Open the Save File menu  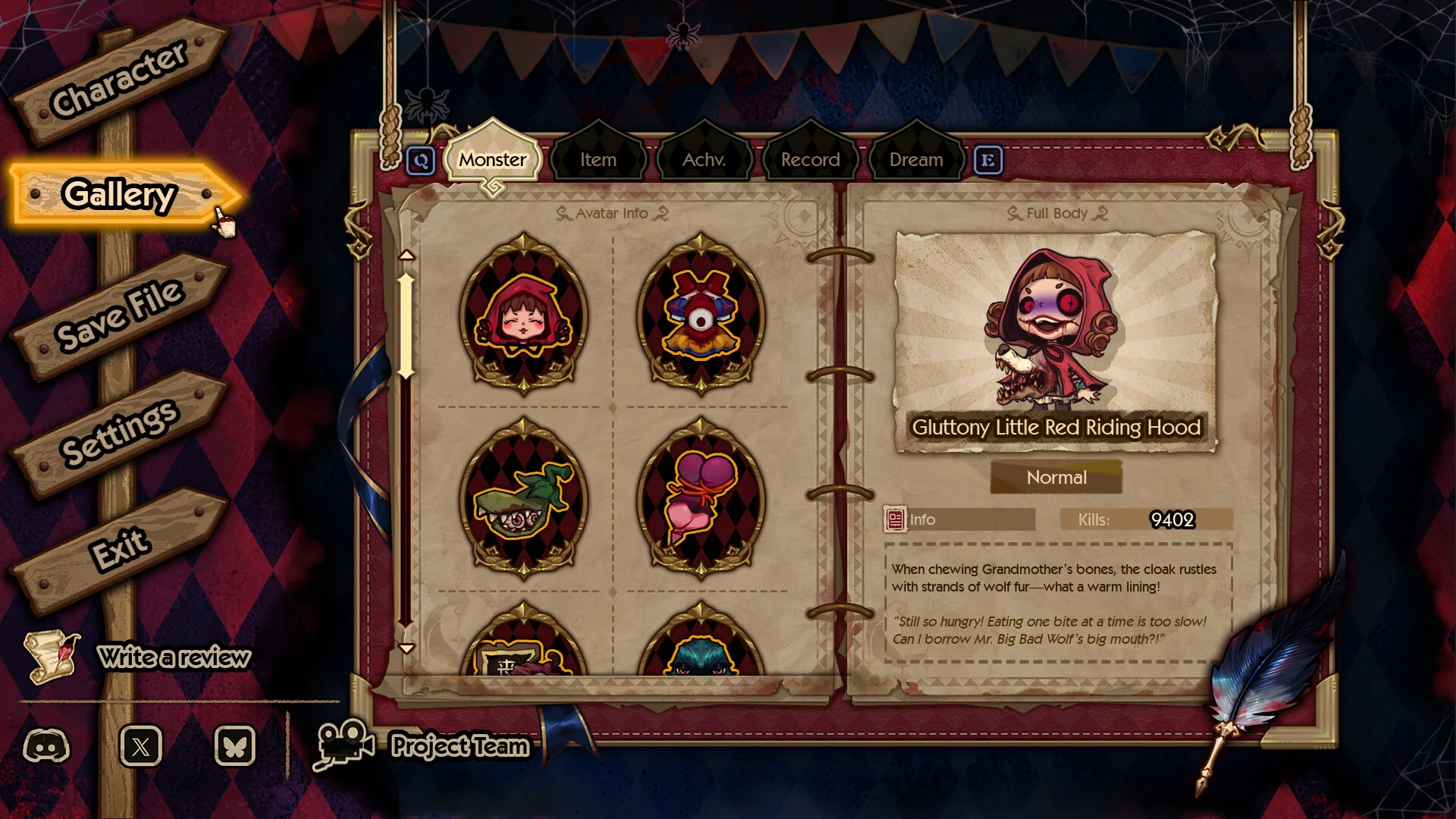(x=119, y=314)
